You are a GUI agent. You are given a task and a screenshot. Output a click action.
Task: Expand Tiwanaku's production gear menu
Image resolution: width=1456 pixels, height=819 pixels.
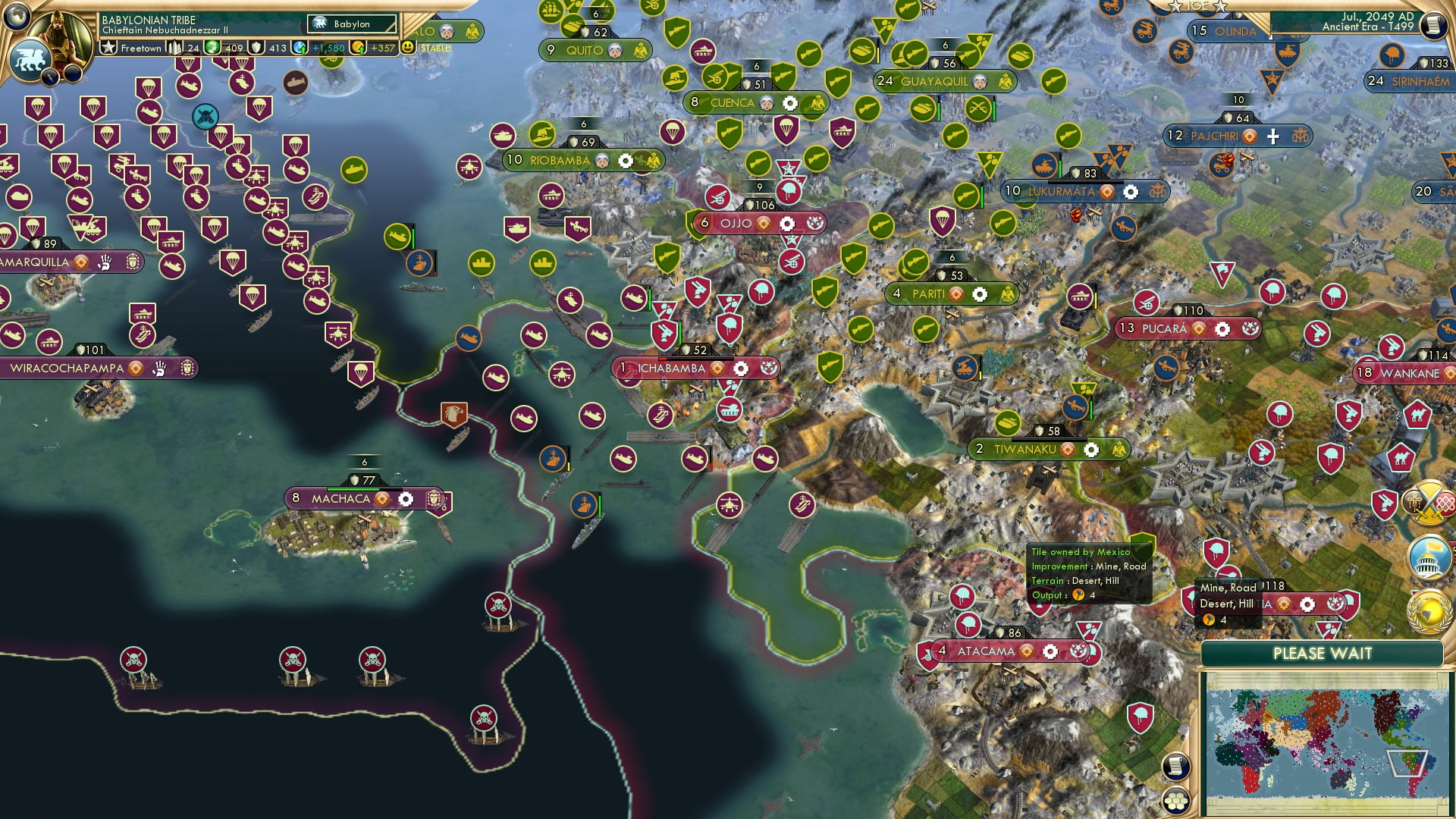1090,449
